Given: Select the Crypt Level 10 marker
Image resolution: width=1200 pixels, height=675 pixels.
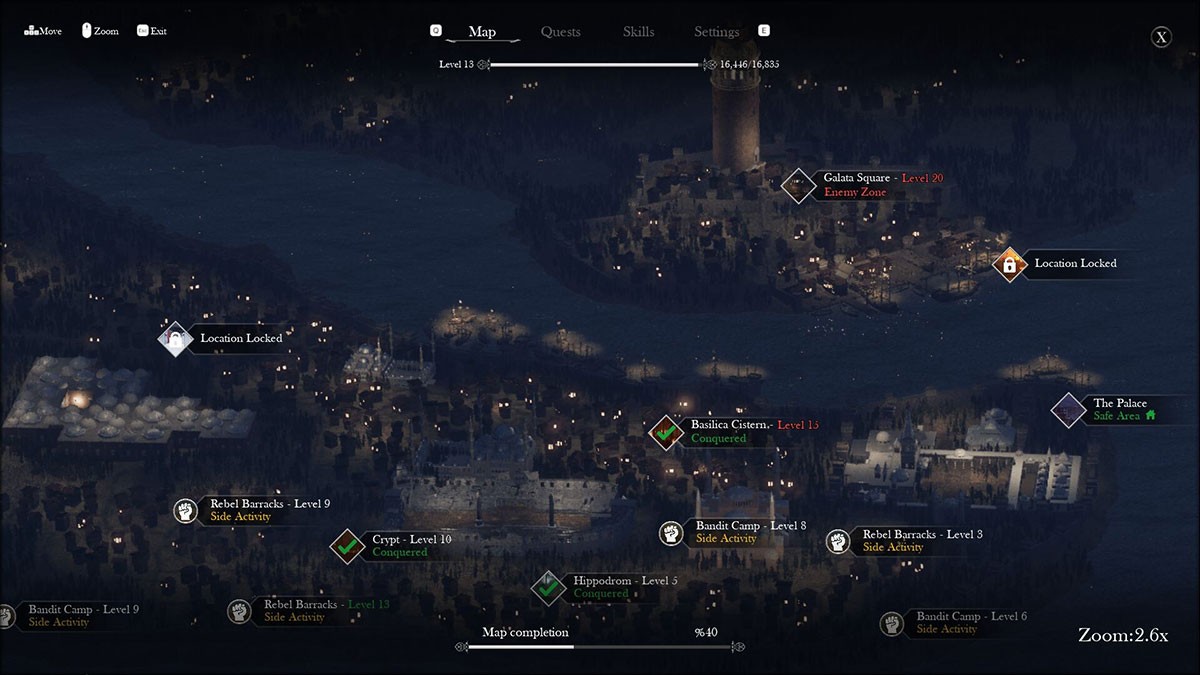Looking at the screenshot, I should pos(347,546).
